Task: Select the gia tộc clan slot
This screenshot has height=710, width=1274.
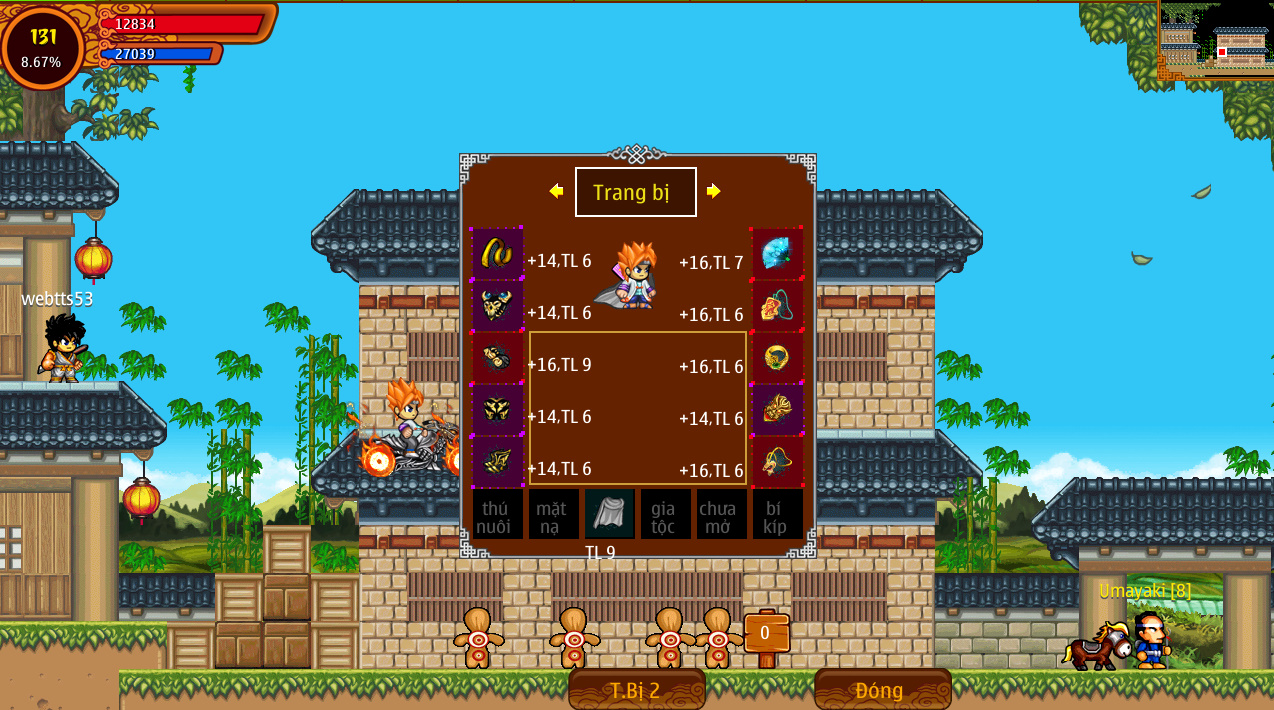Action: 665,514
